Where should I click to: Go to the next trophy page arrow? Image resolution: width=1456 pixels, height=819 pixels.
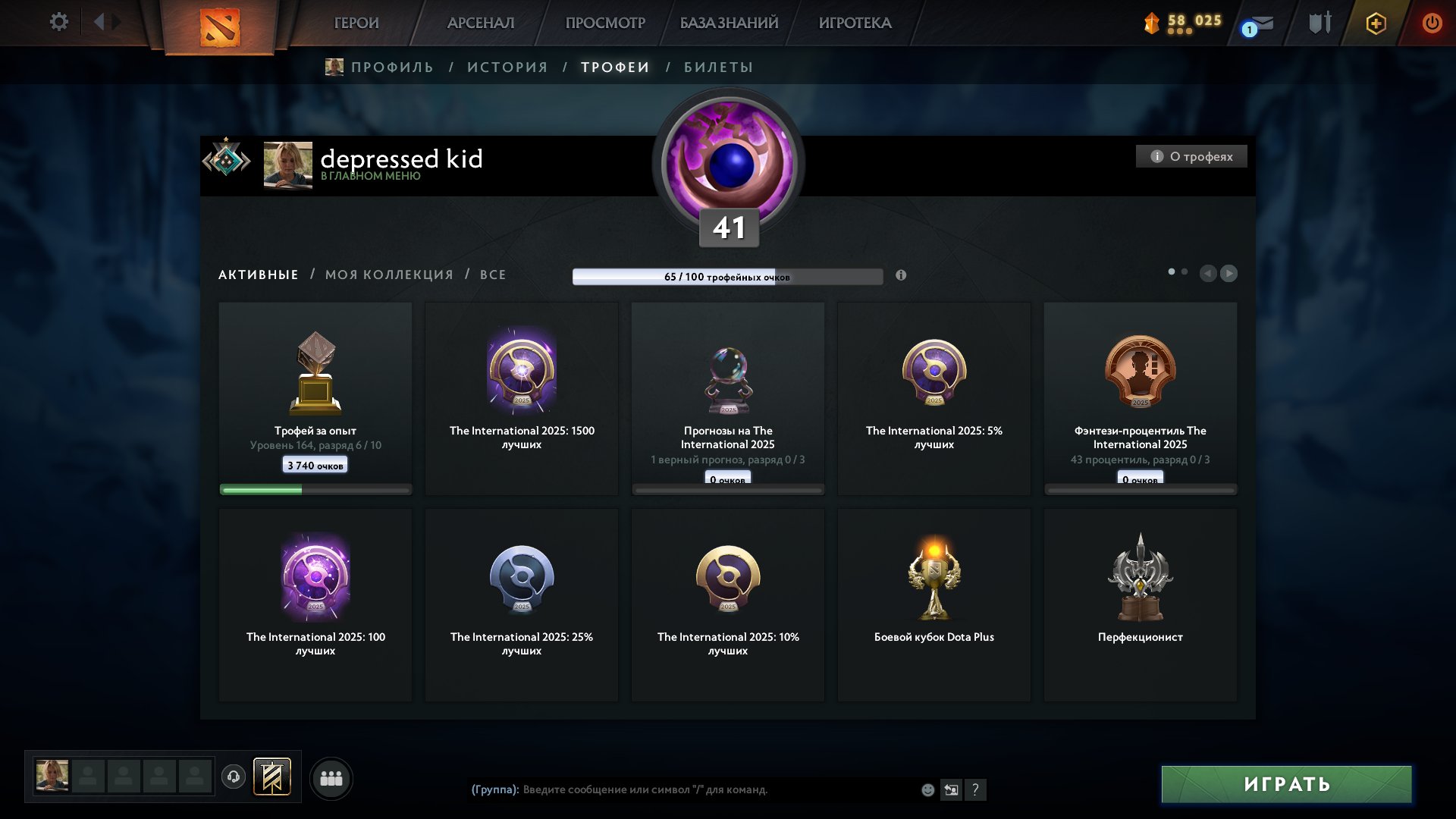[1228, 273]
